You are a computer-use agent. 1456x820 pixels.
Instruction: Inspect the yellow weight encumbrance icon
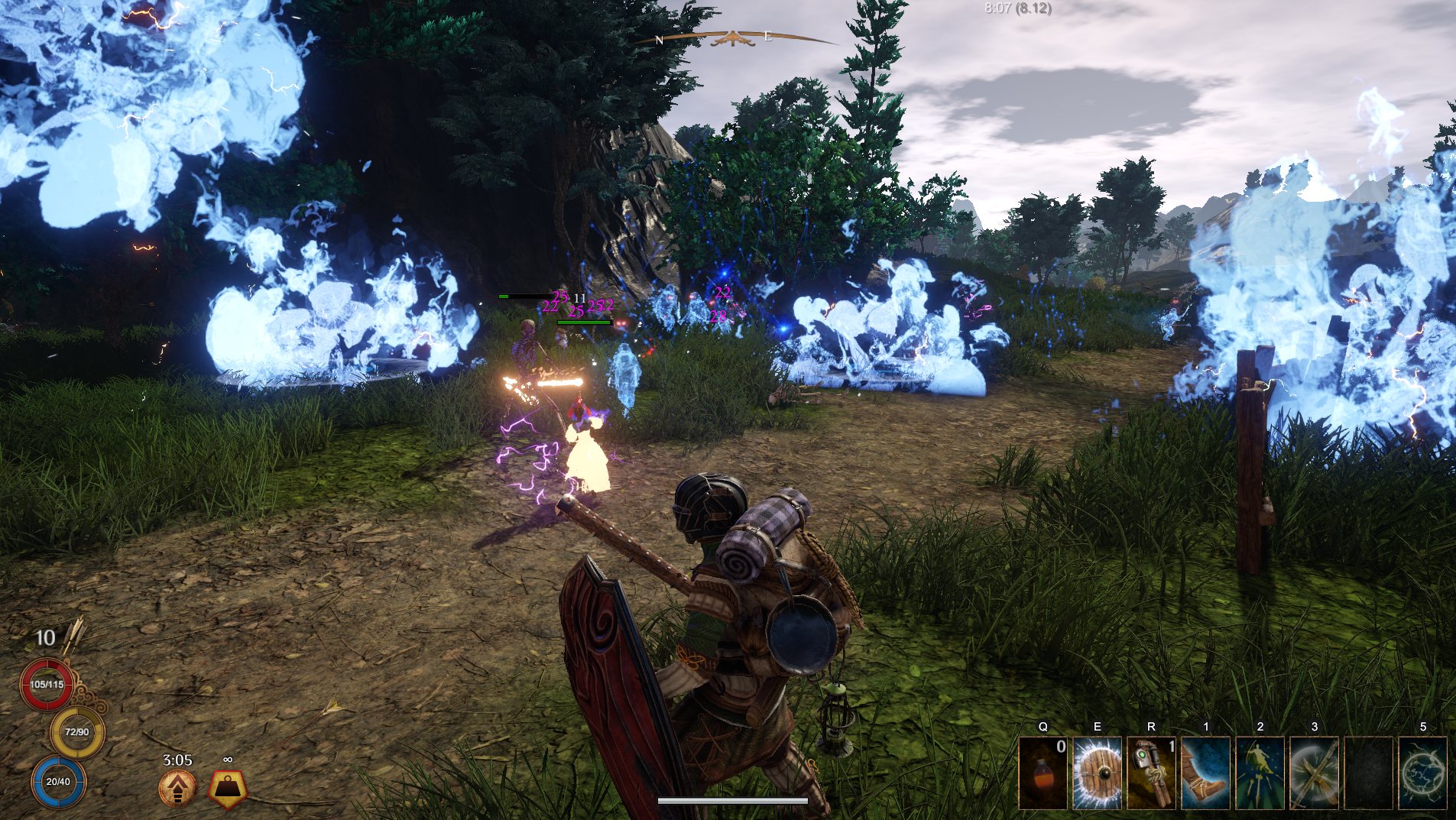pyautogui.click(x=228, y=789)
